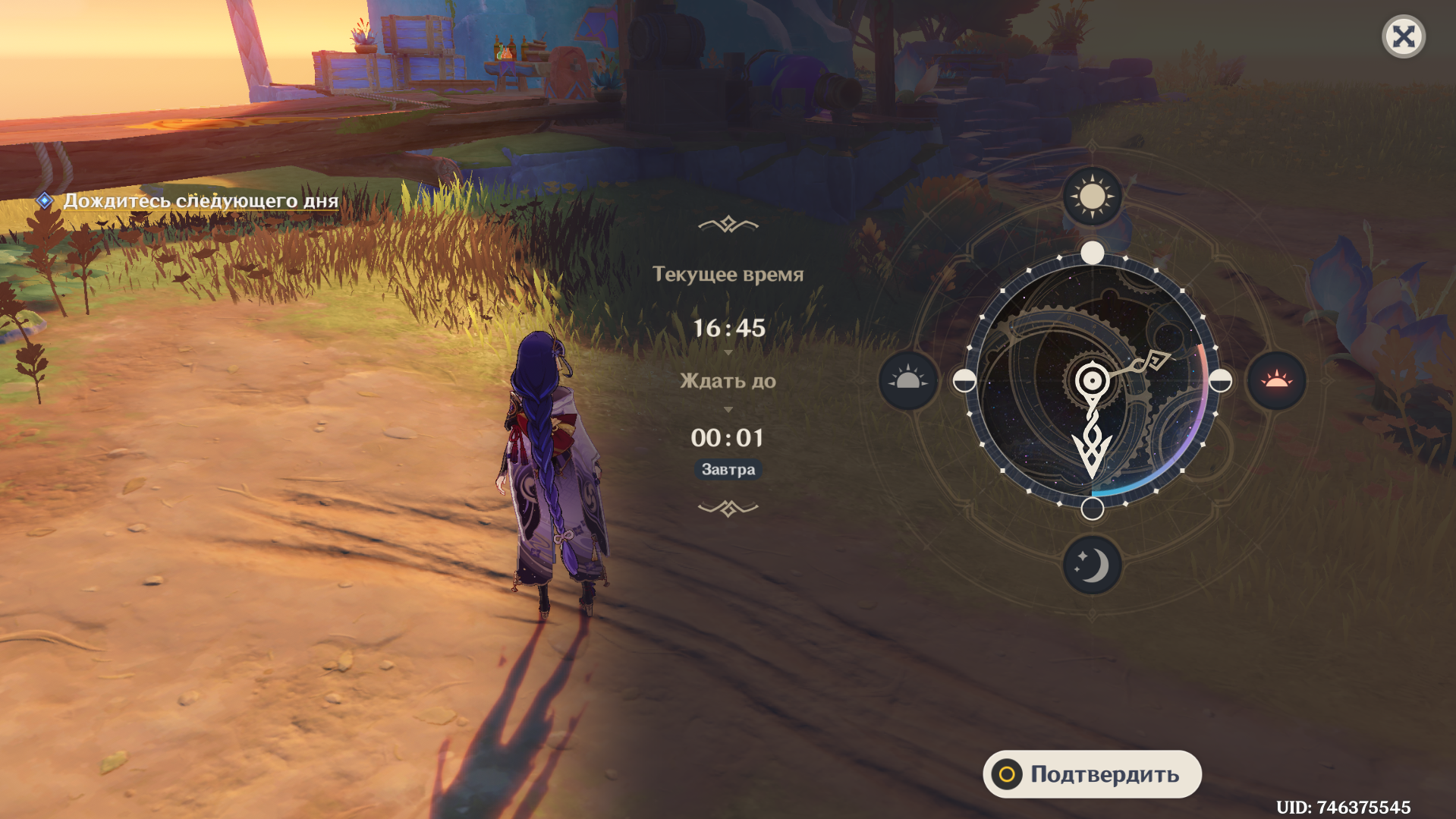The width and height of the screenshot is (1456, 819).
Task: Click the clock hand's center pivot
Action: [1092, 380]
